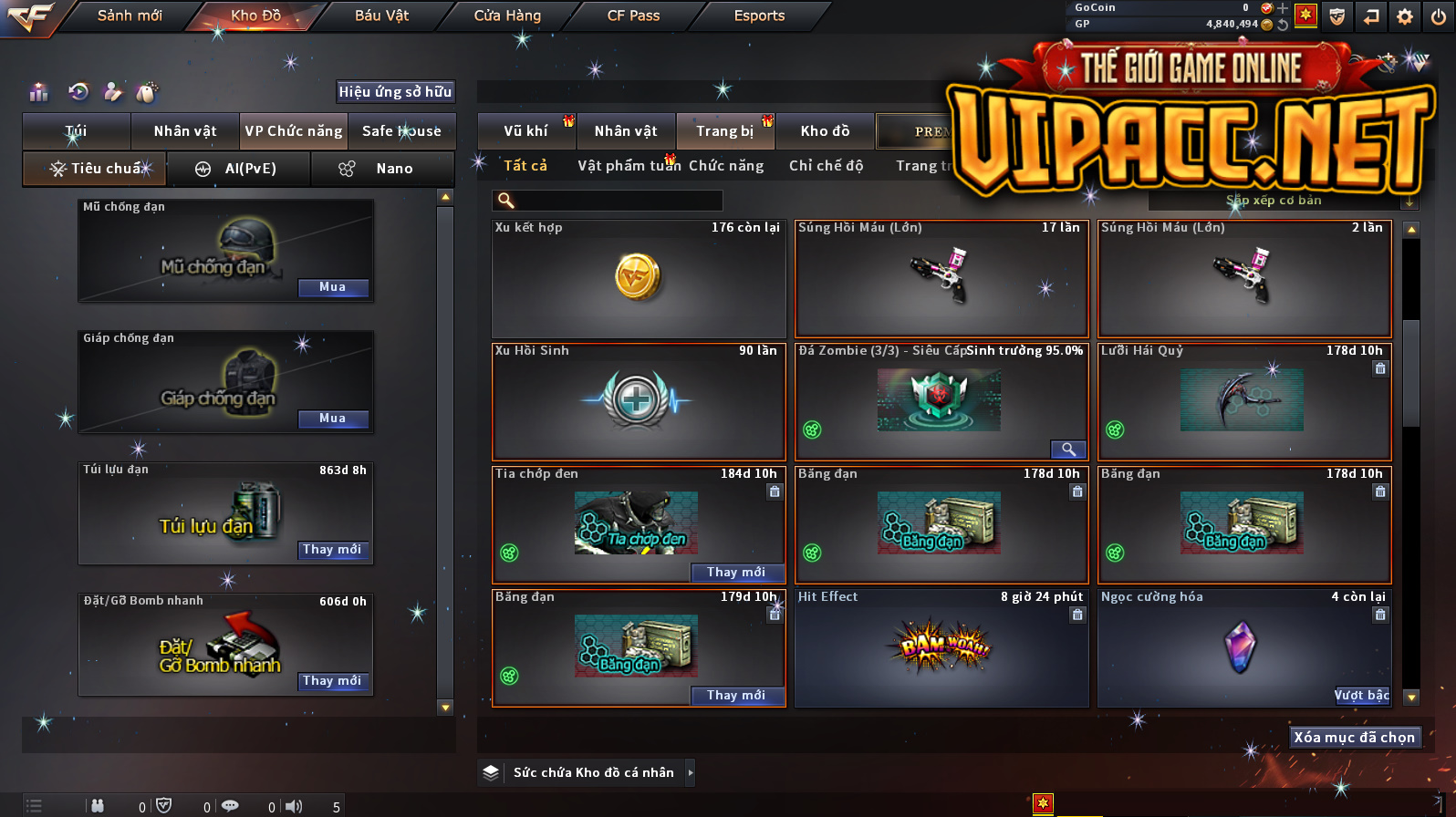Go to the CF Pass tab
Screen dimensions: 1456x817
click(633, 16)
